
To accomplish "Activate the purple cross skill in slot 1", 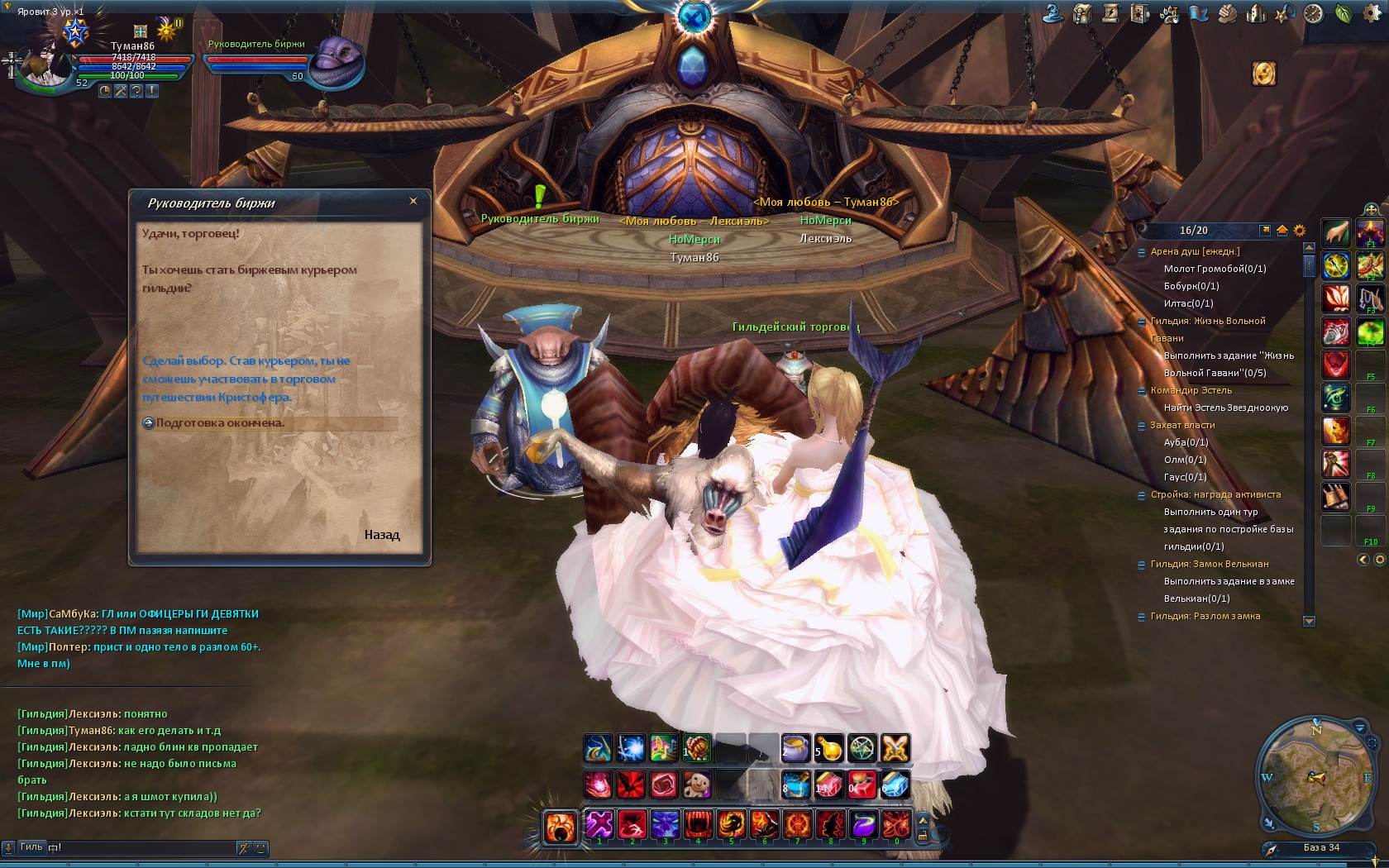I will (x=599, y=824).
